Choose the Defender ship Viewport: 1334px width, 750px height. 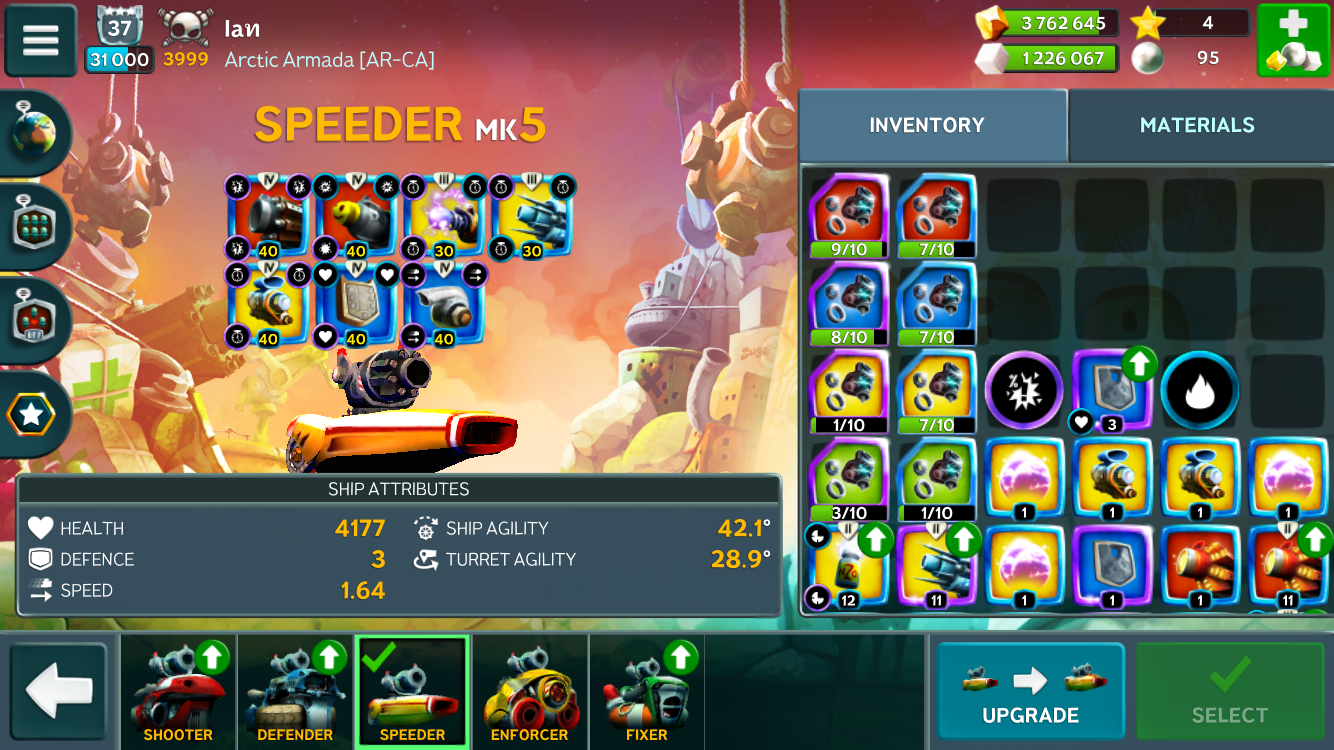click(295, 692)
